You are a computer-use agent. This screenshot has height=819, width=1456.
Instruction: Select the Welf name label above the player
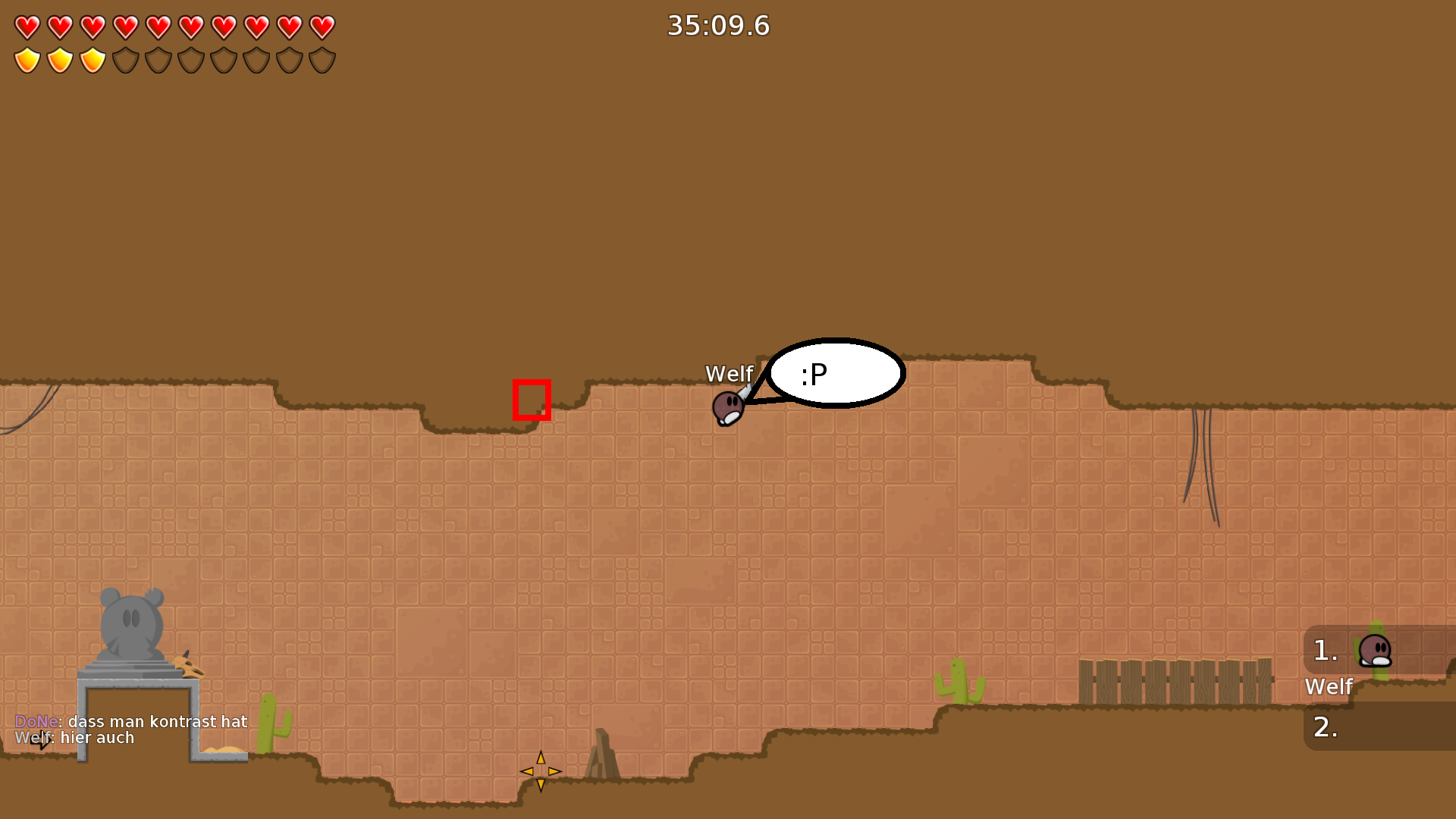click(x=730, y=374)
